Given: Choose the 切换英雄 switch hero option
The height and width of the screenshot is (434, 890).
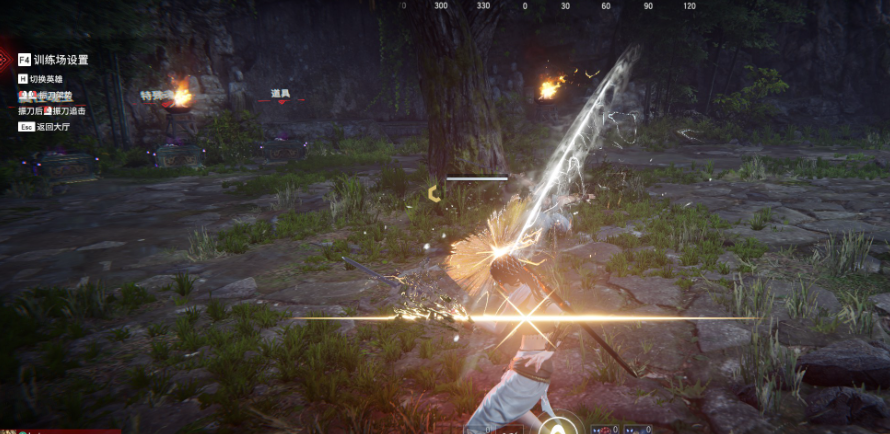Looking at the screenshot, I should (47, 78).
